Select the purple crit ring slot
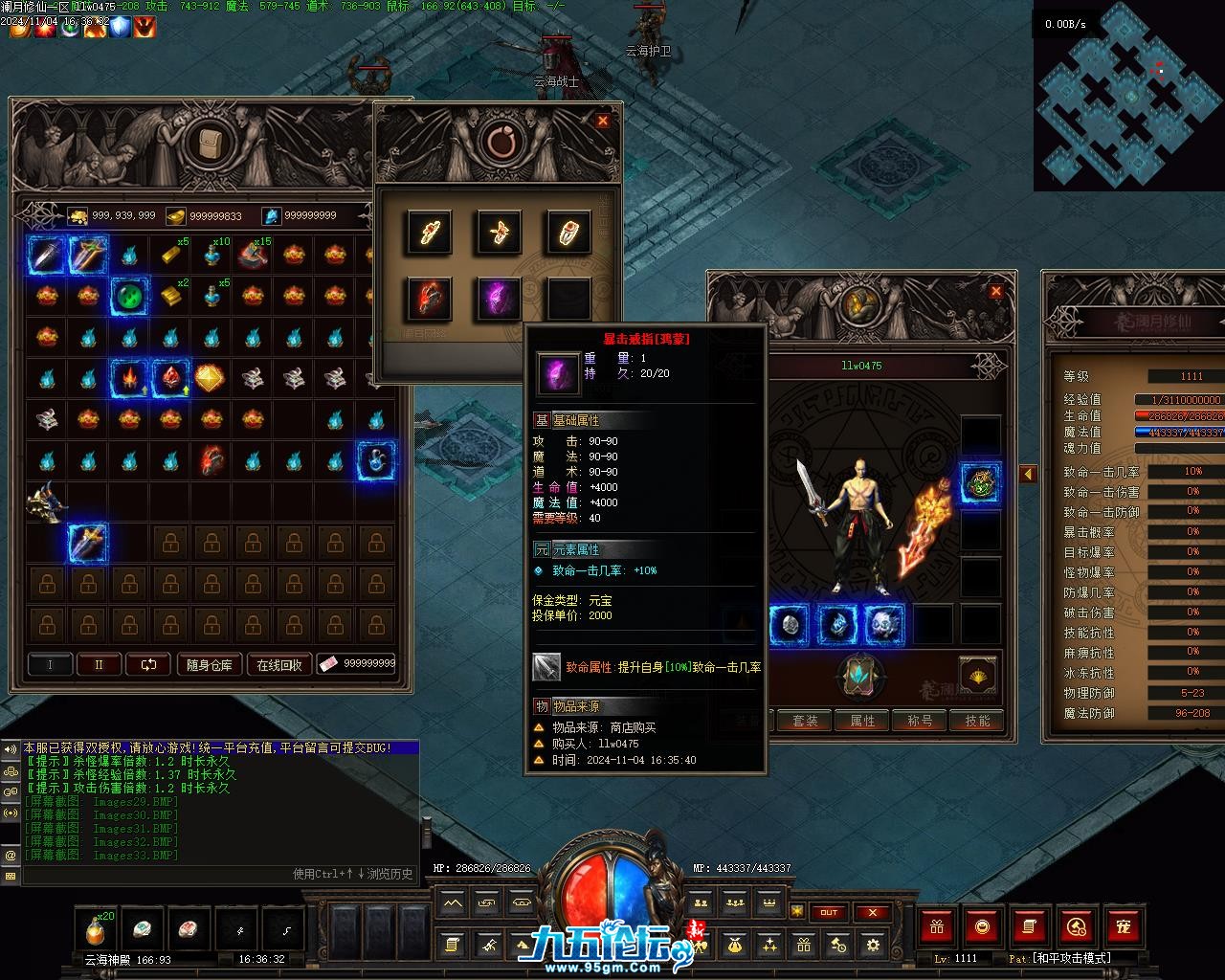 coord(499,298)
